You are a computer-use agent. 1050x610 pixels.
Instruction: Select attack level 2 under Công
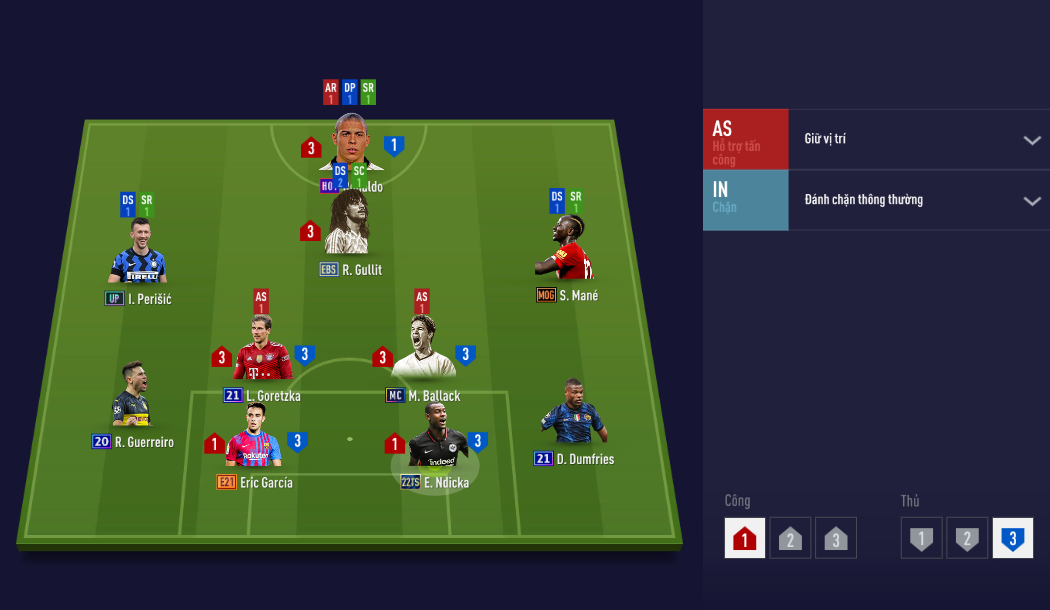point(790,538)
